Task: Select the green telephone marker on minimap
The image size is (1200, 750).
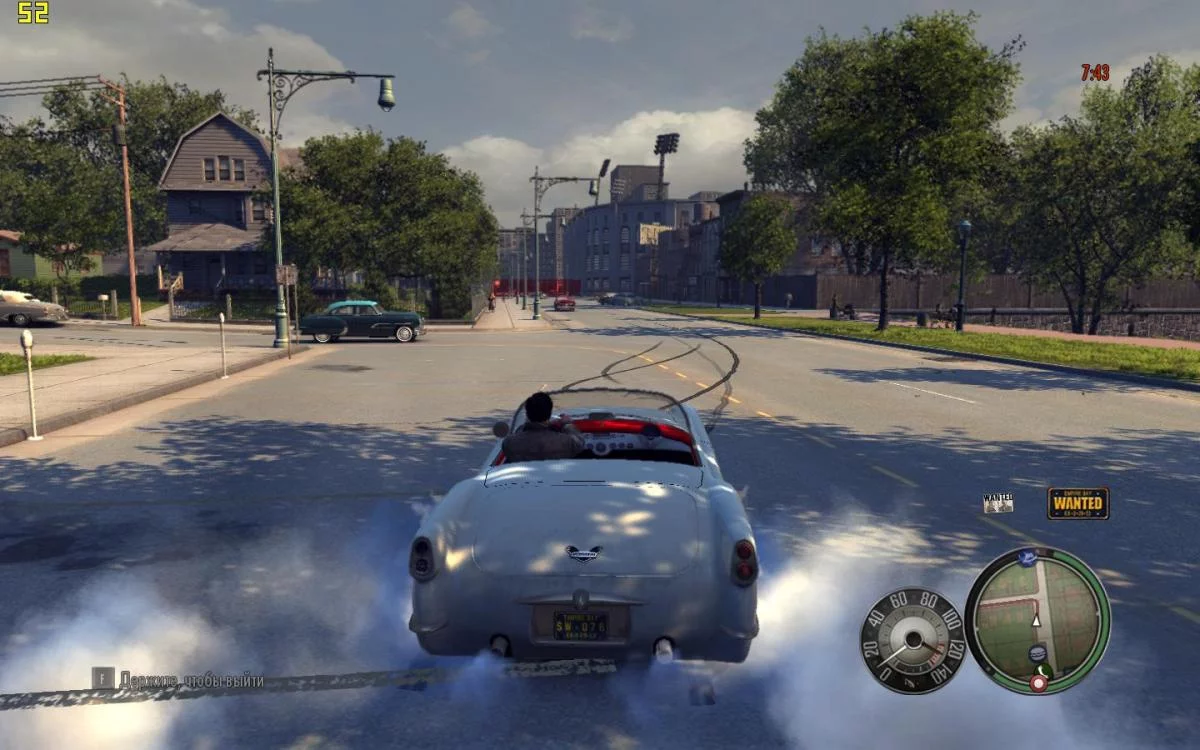Action: (1045, 670)
